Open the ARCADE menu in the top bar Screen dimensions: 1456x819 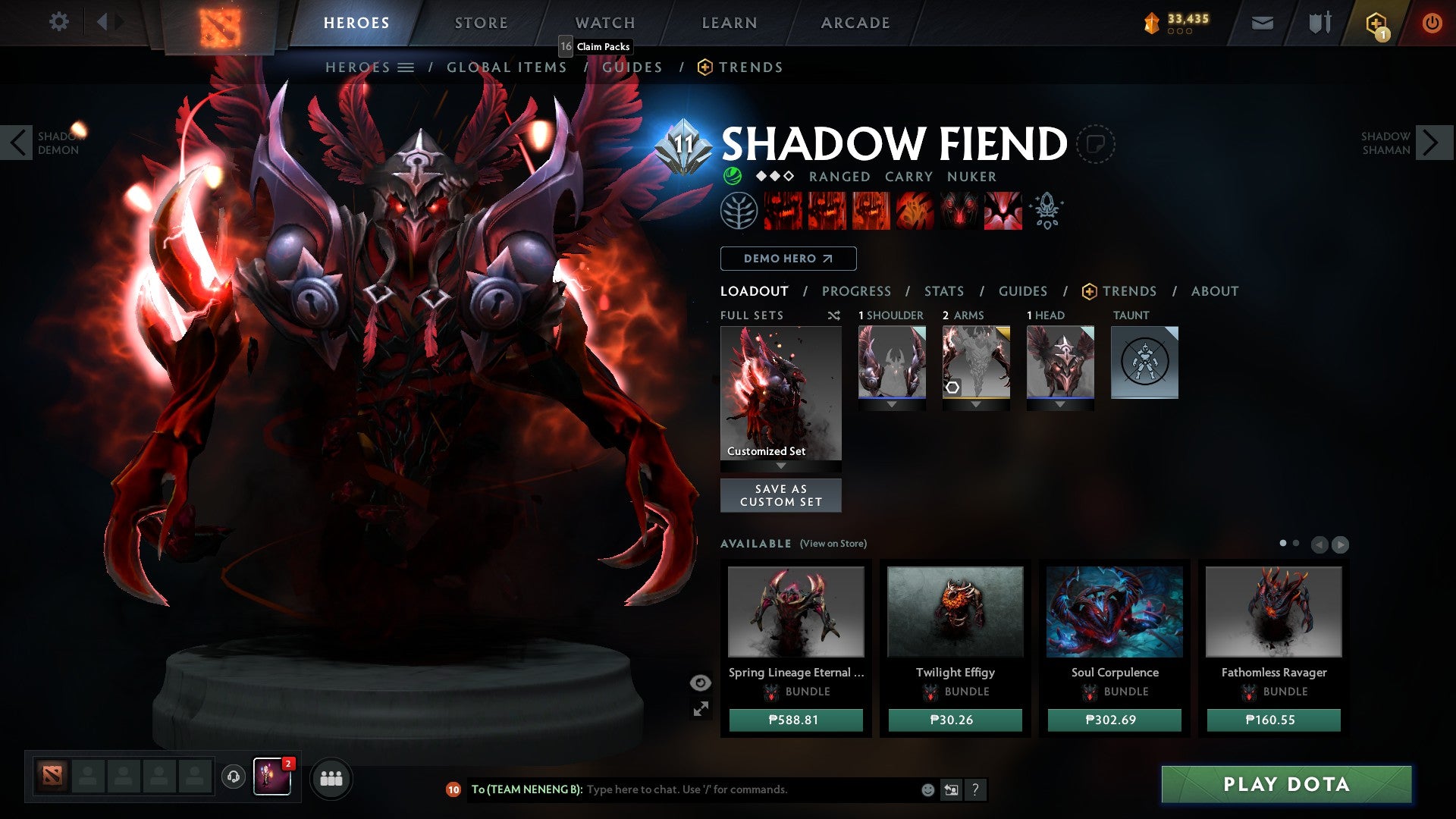pos(855,22)
